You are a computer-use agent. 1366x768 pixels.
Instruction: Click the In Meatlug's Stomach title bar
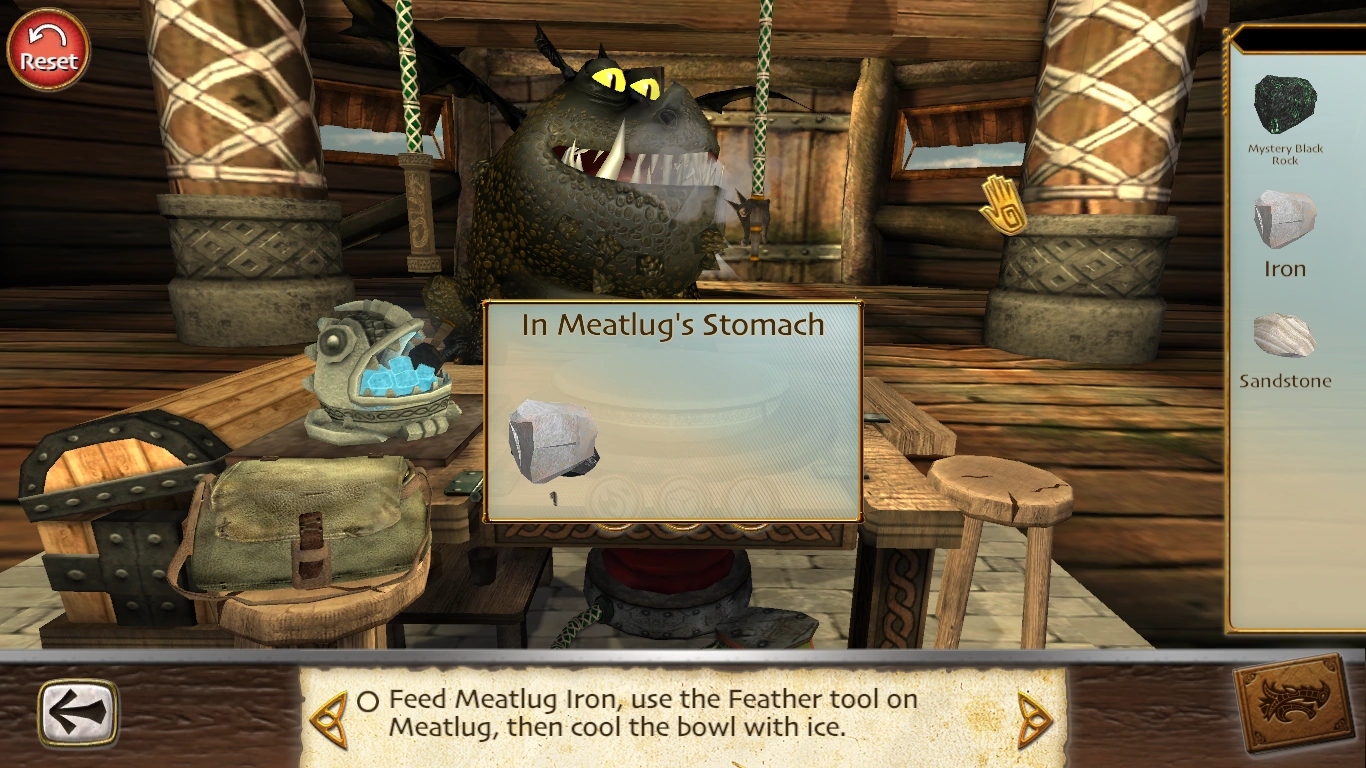(x=671, y=324)
